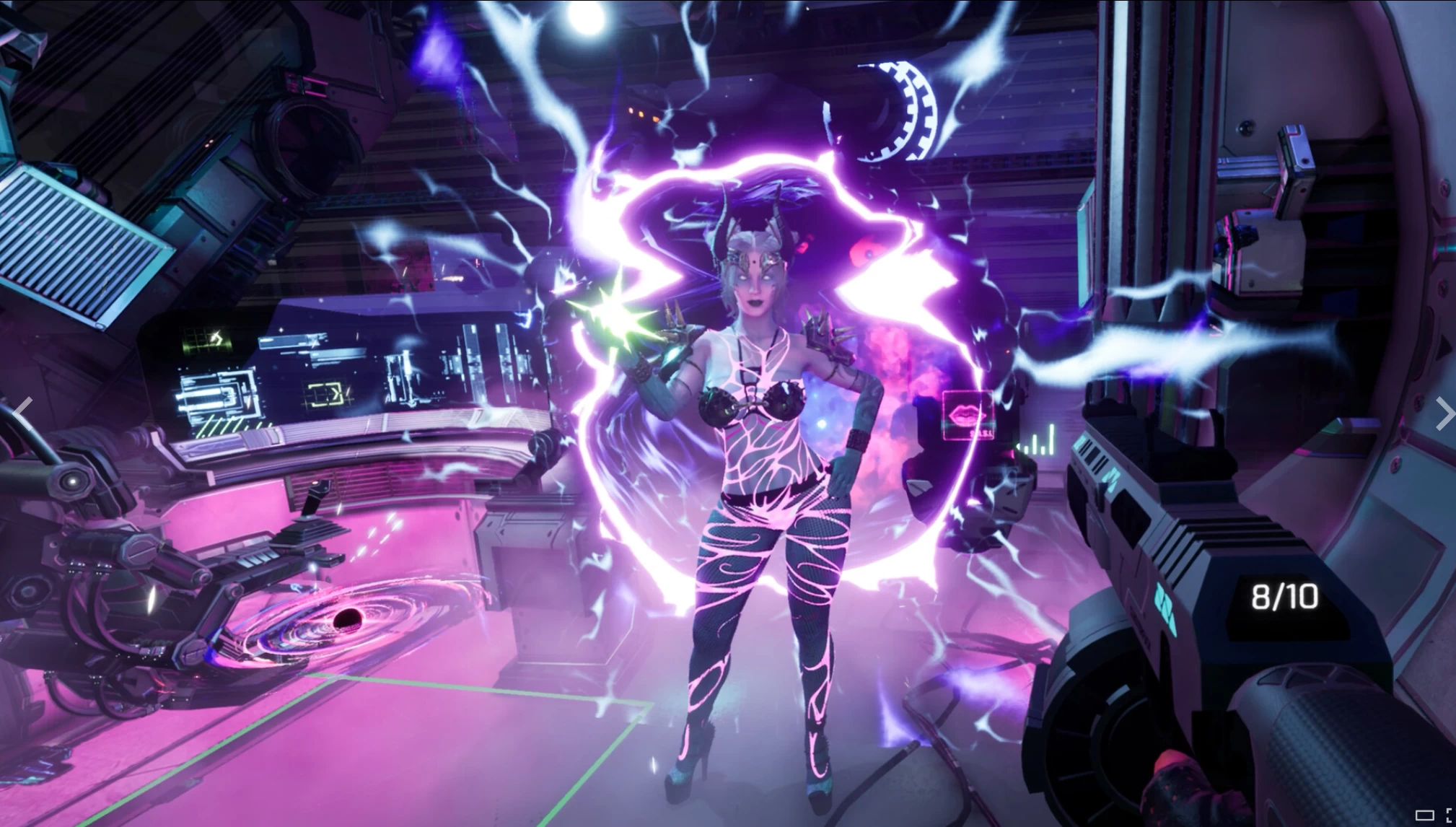
Task: Switch to windowed mode via rectangle icon
Action: point(1424,816)
